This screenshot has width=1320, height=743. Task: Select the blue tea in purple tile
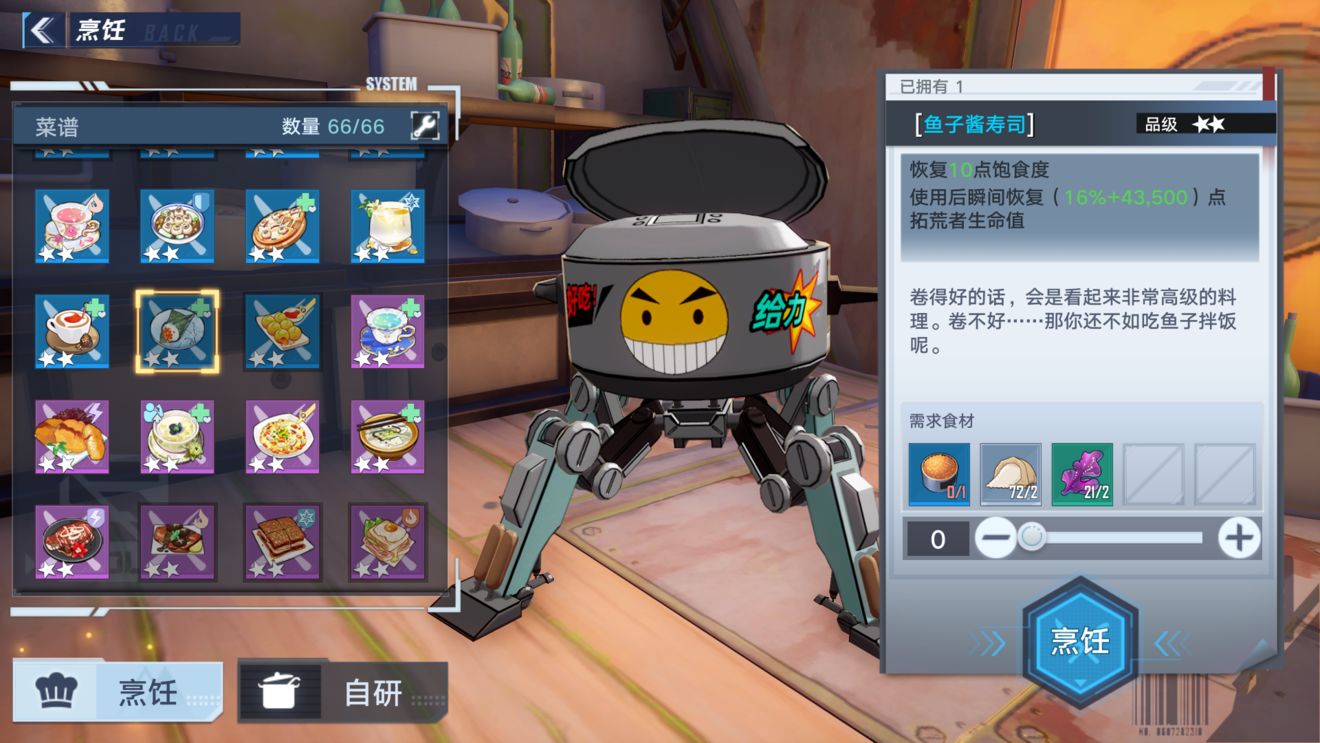coord(387,331)
